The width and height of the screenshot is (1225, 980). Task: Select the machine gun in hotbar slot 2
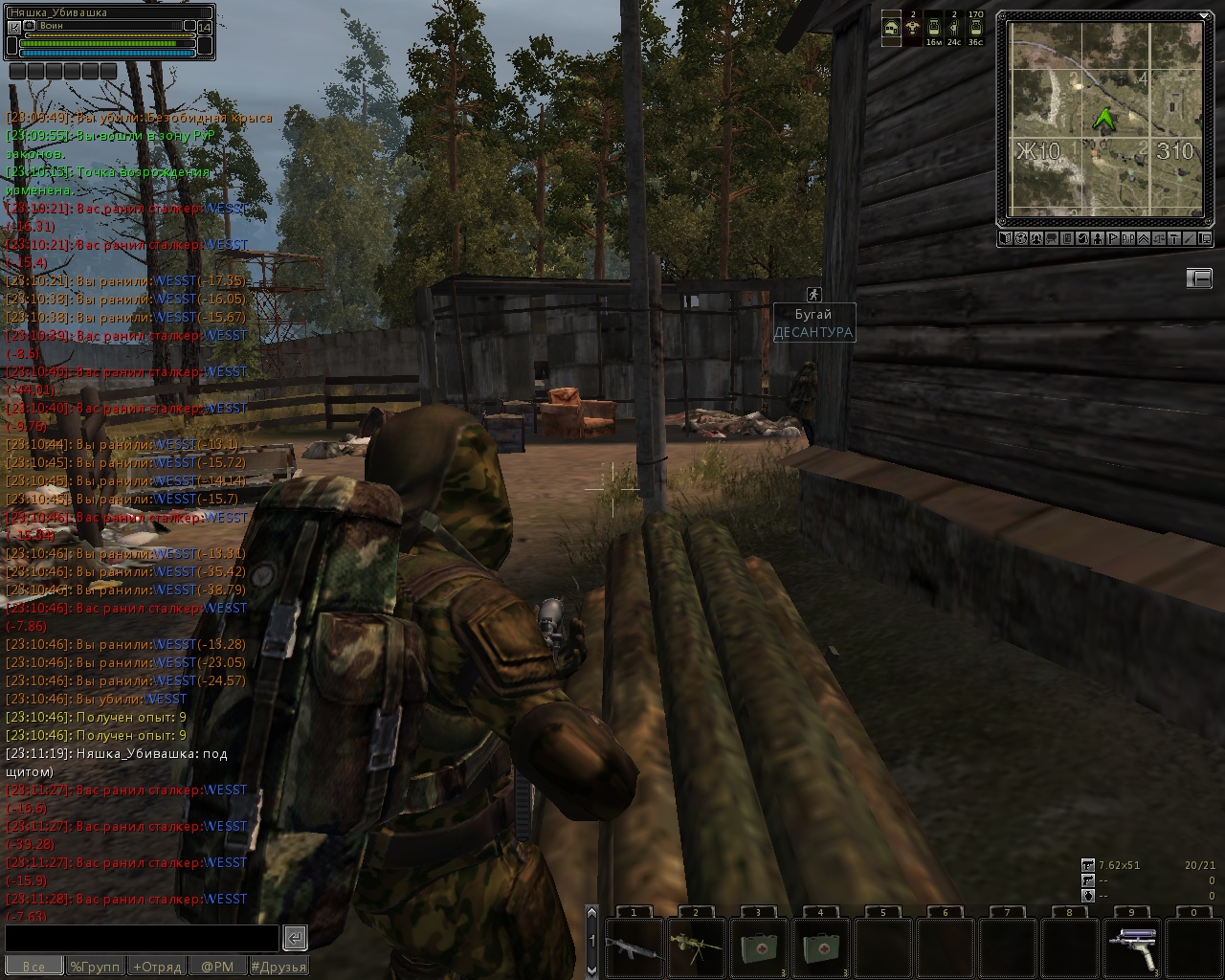[696, 947]
